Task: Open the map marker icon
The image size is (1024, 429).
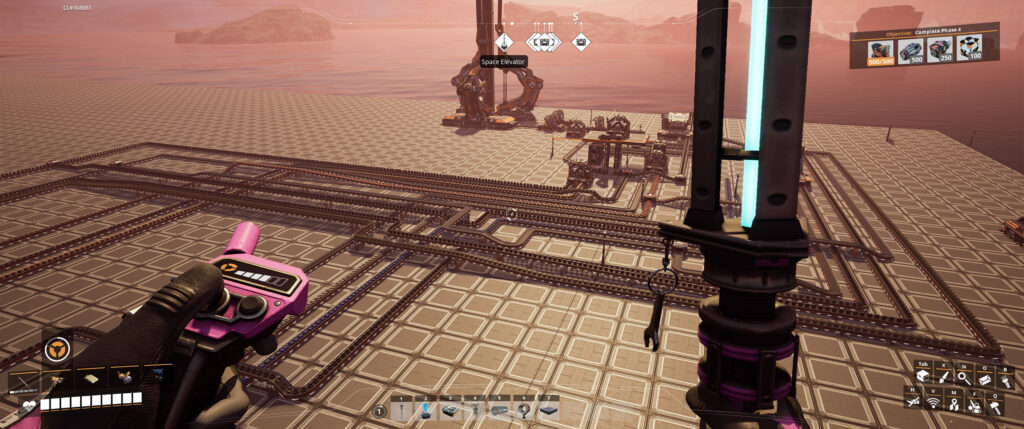Action: coord(956,403)
